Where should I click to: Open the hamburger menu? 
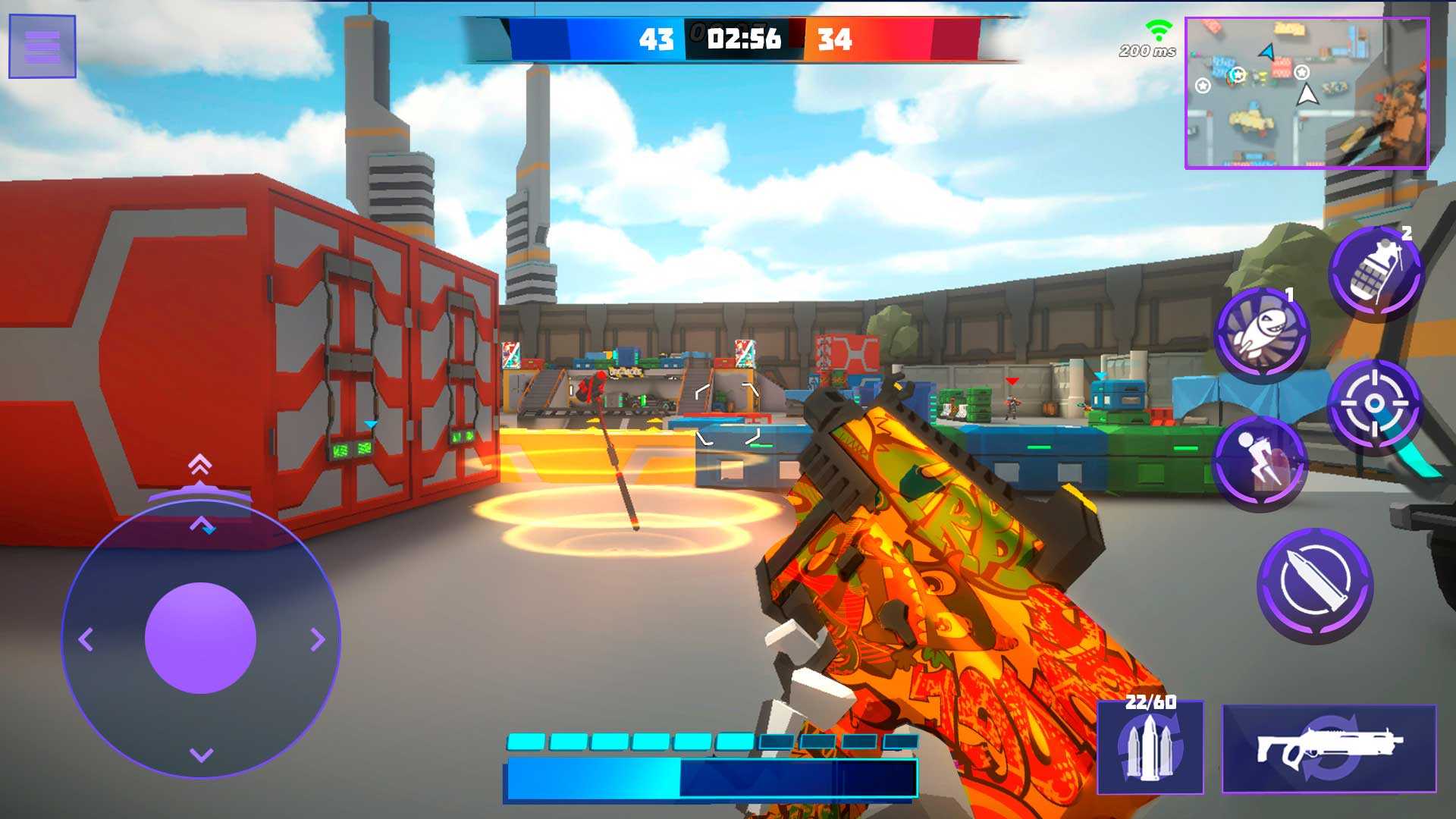42,46
